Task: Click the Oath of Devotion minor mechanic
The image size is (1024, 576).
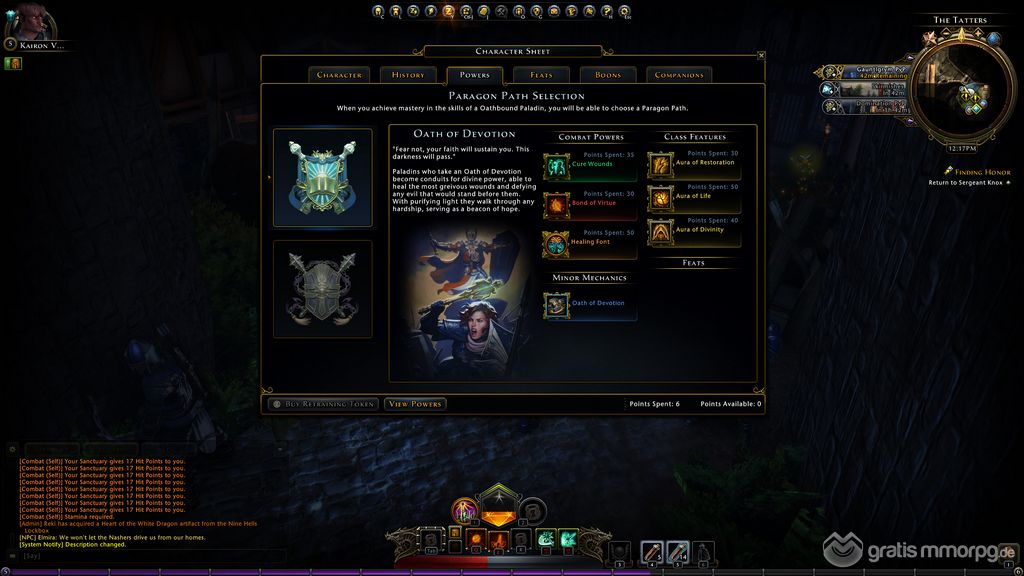Action: [557, 305]
